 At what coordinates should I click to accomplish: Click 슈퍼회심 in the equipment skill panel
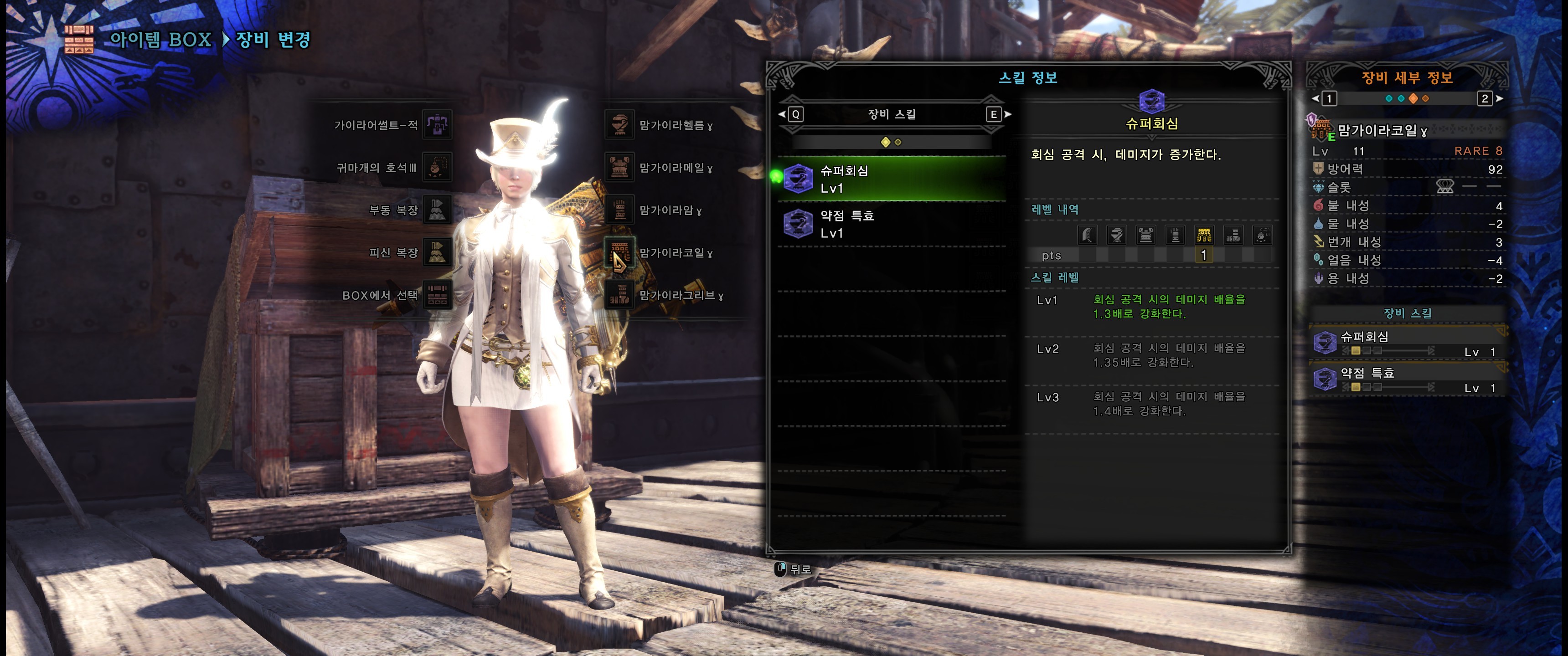coord(1406,343)
